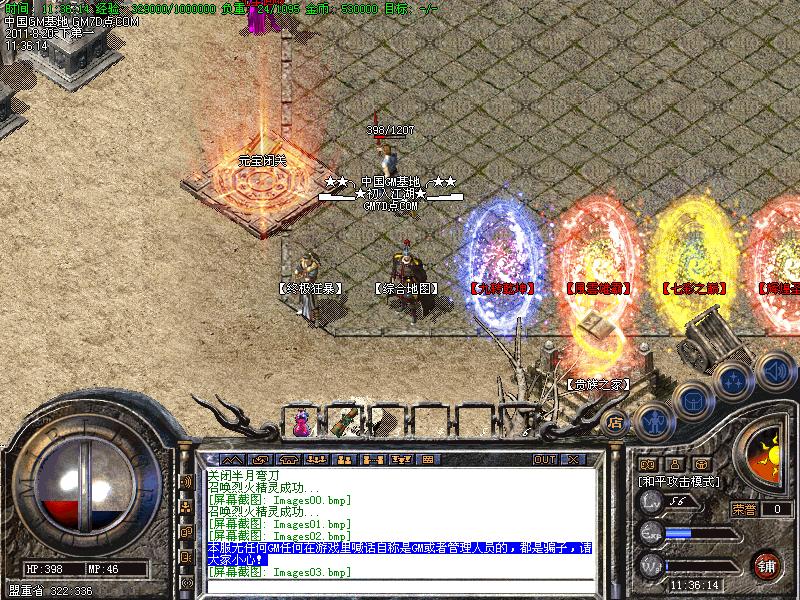Viewport: 800px width, 600px height.
Task: Click the OUT button above the chat
Action: [544, 459]
